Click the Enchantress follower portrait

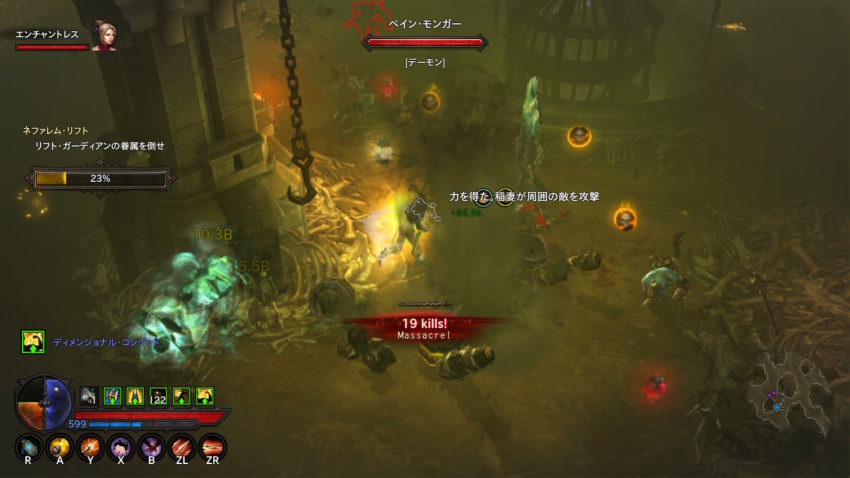[104, 37]
